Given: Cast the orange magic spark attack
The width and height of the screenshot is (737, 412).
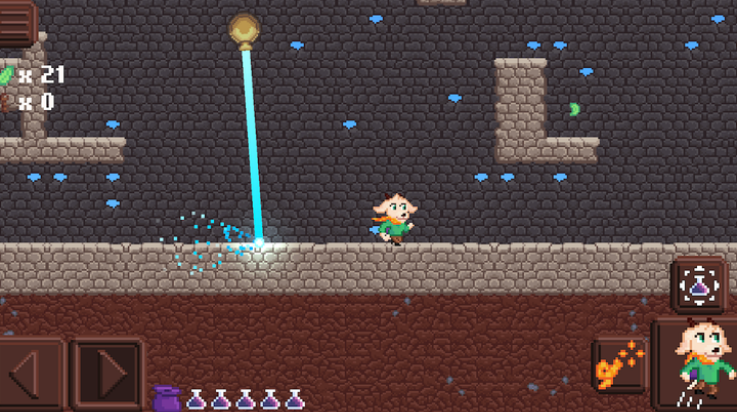Looking at the screenshot, I should [618, 366].
